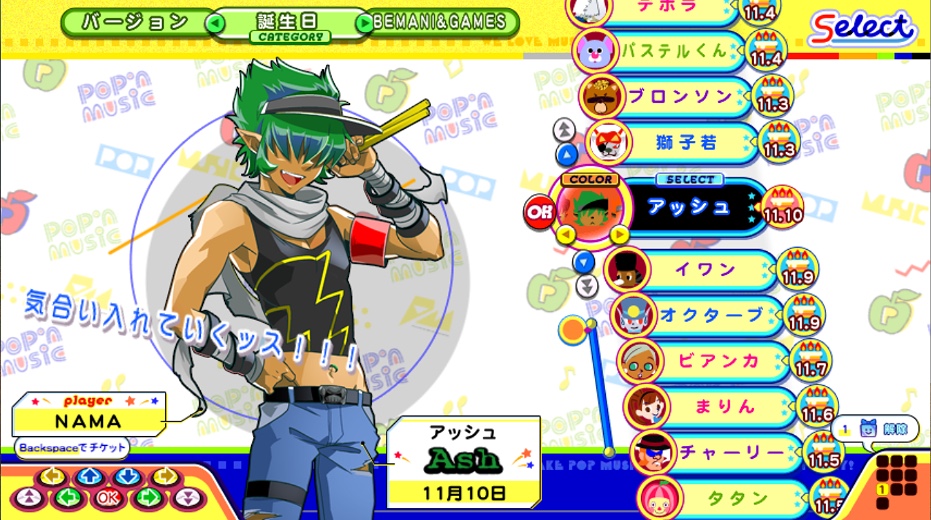Move list up one with blue up arrow

pyautogui.click(x=567, y=154)
